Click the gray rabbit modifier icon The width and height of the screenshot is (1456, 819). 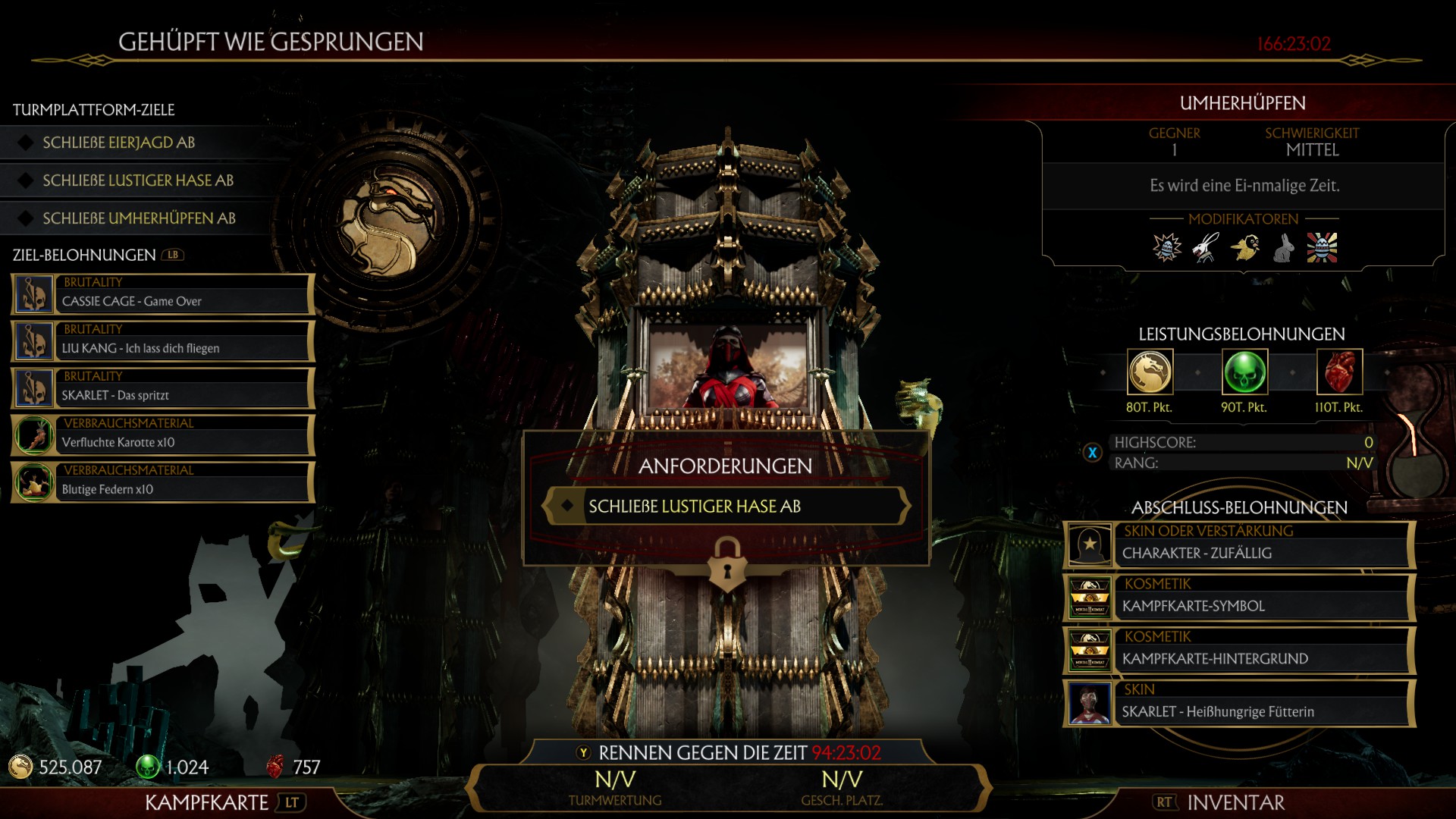(1283, 248)
